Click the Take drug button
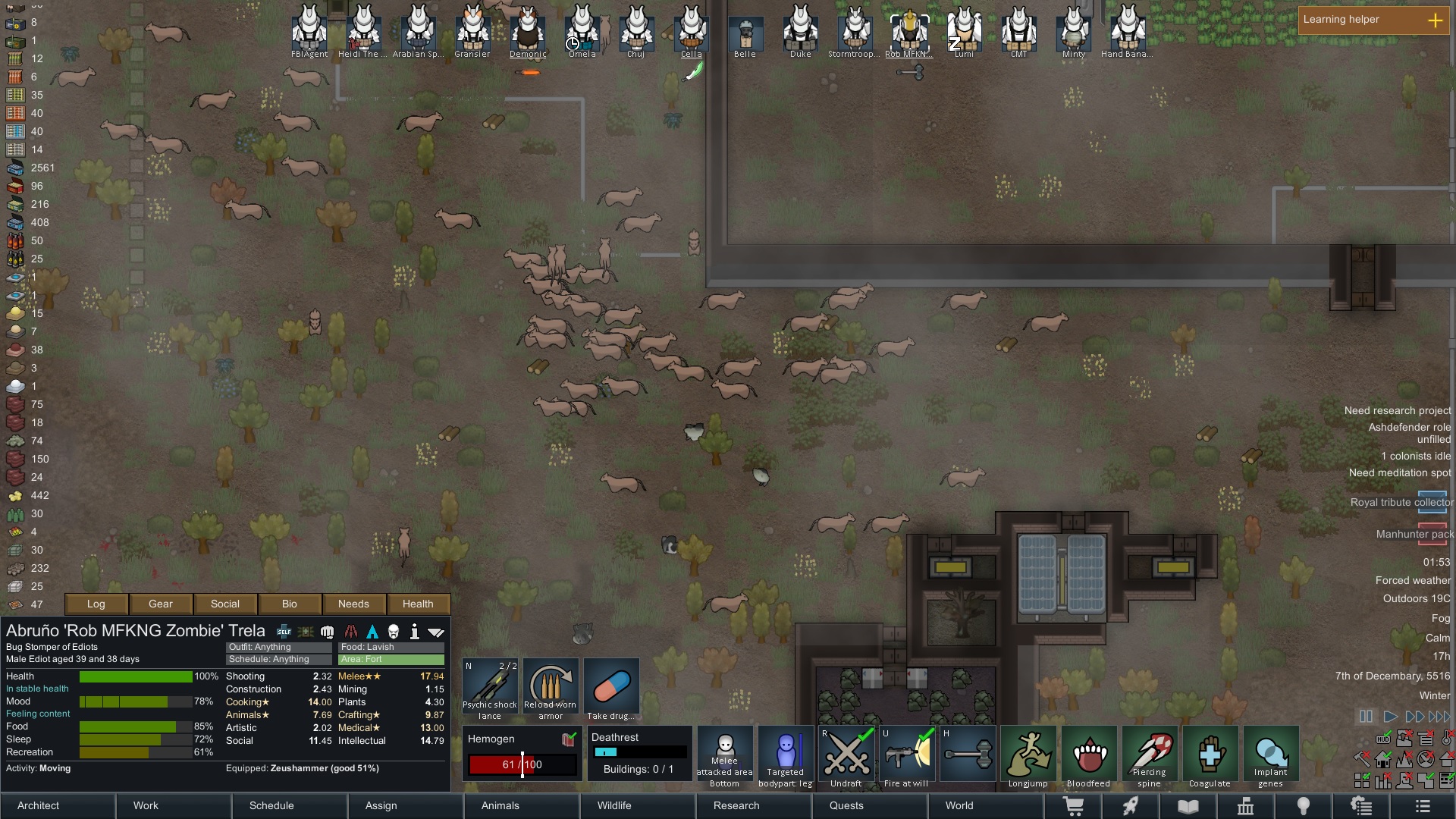Image resolution: width=1456 pixels, height=819 pixels. coord(611,687)
